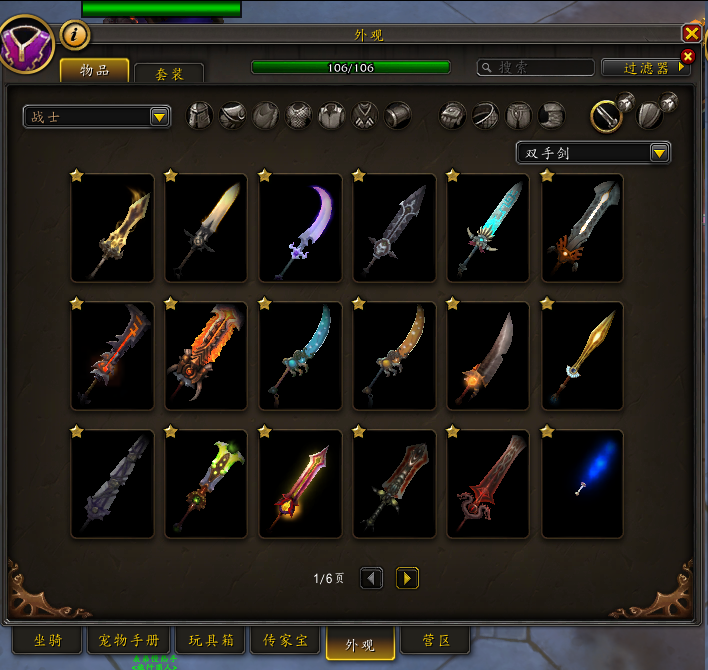Screen dimensions: 708x670
Task: Switch to the 玩具箱 toy box tab
Action: click(210, 641)
